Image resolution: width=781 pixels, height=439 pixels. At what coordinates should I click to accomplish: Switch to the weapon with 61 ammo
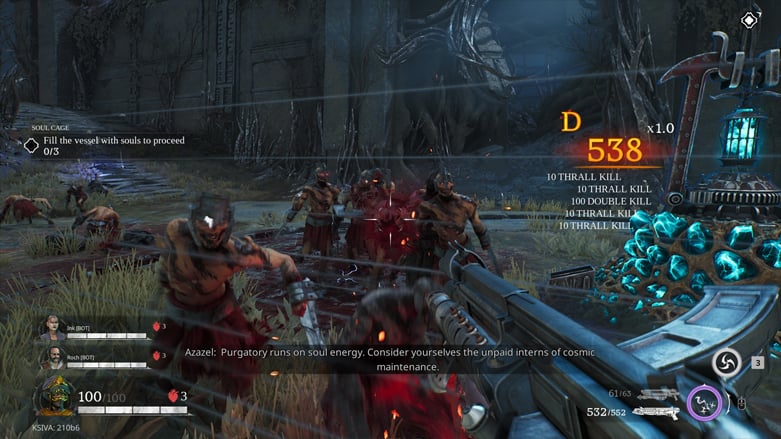pos(657,395)
